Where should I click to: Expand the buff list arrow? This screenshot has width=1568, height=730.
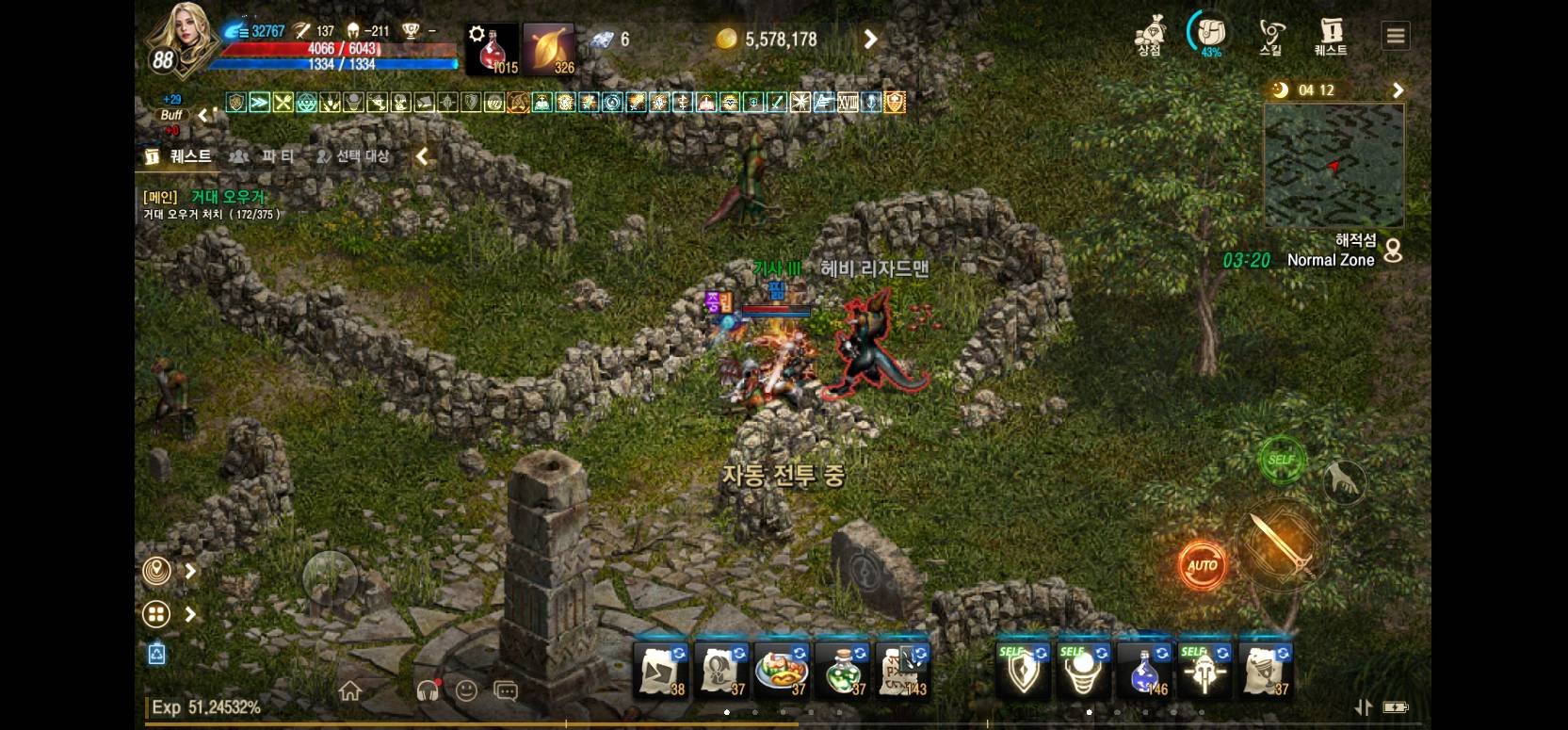pyautogui.click(x=203, y=115)
